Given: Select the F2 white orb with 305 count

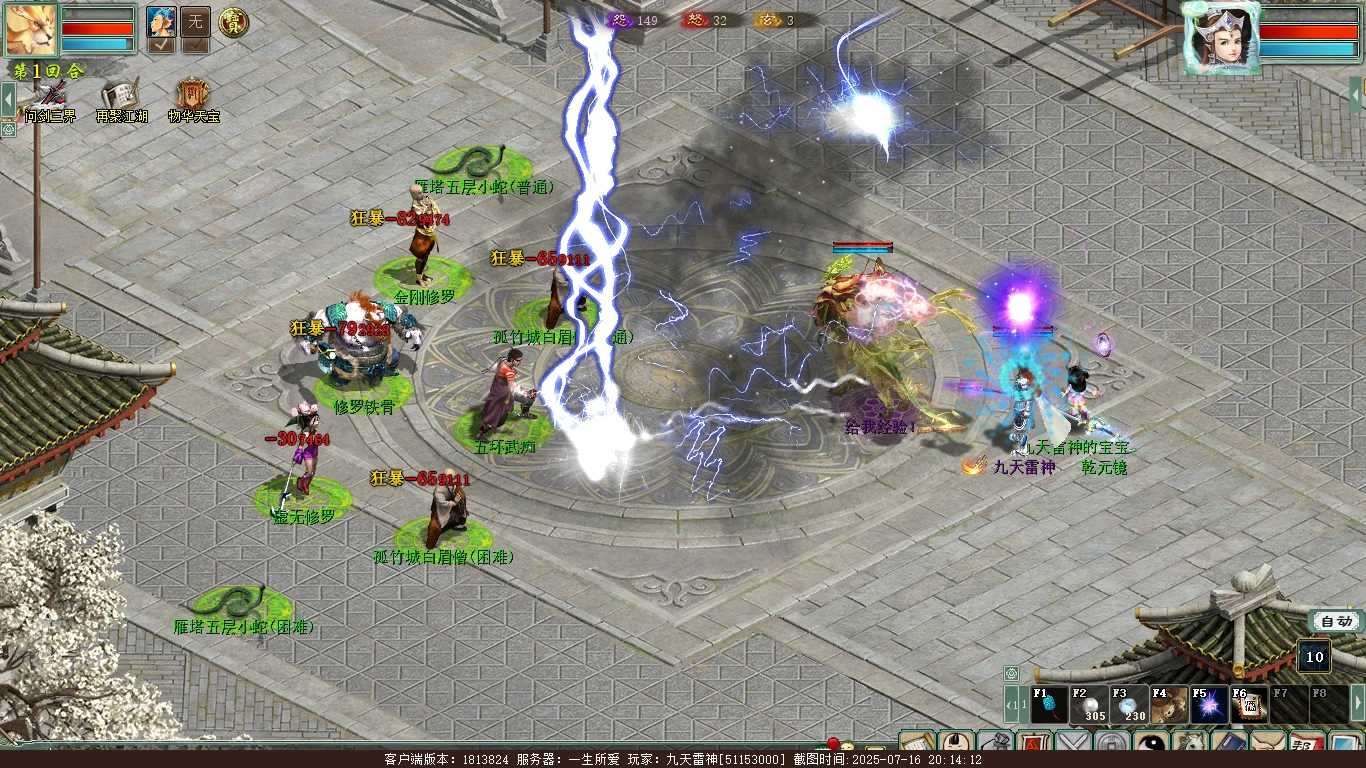Looking at the screenshot, I should pos(1089,704).
